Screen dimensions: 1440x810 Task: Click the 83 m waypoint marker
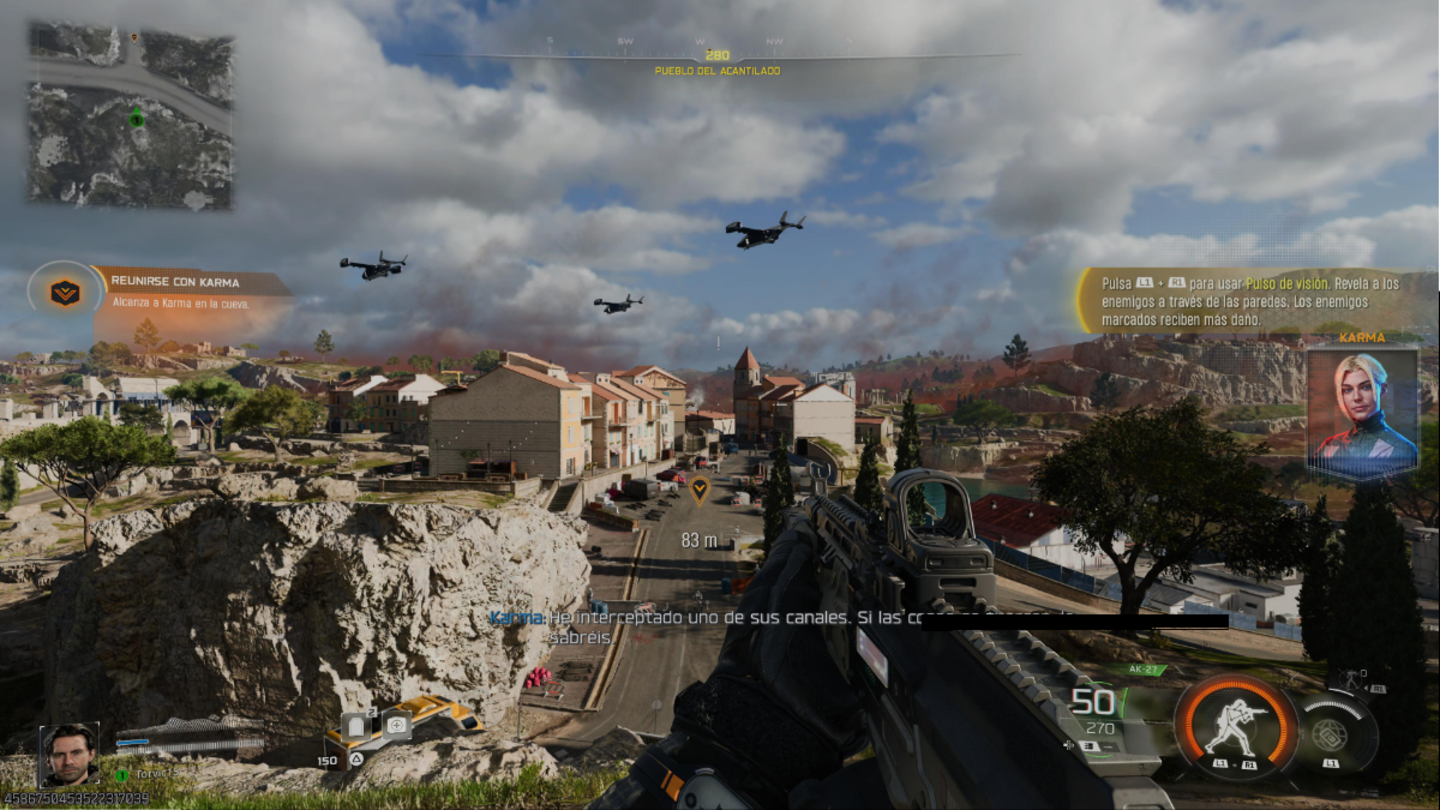pos(702,491)
